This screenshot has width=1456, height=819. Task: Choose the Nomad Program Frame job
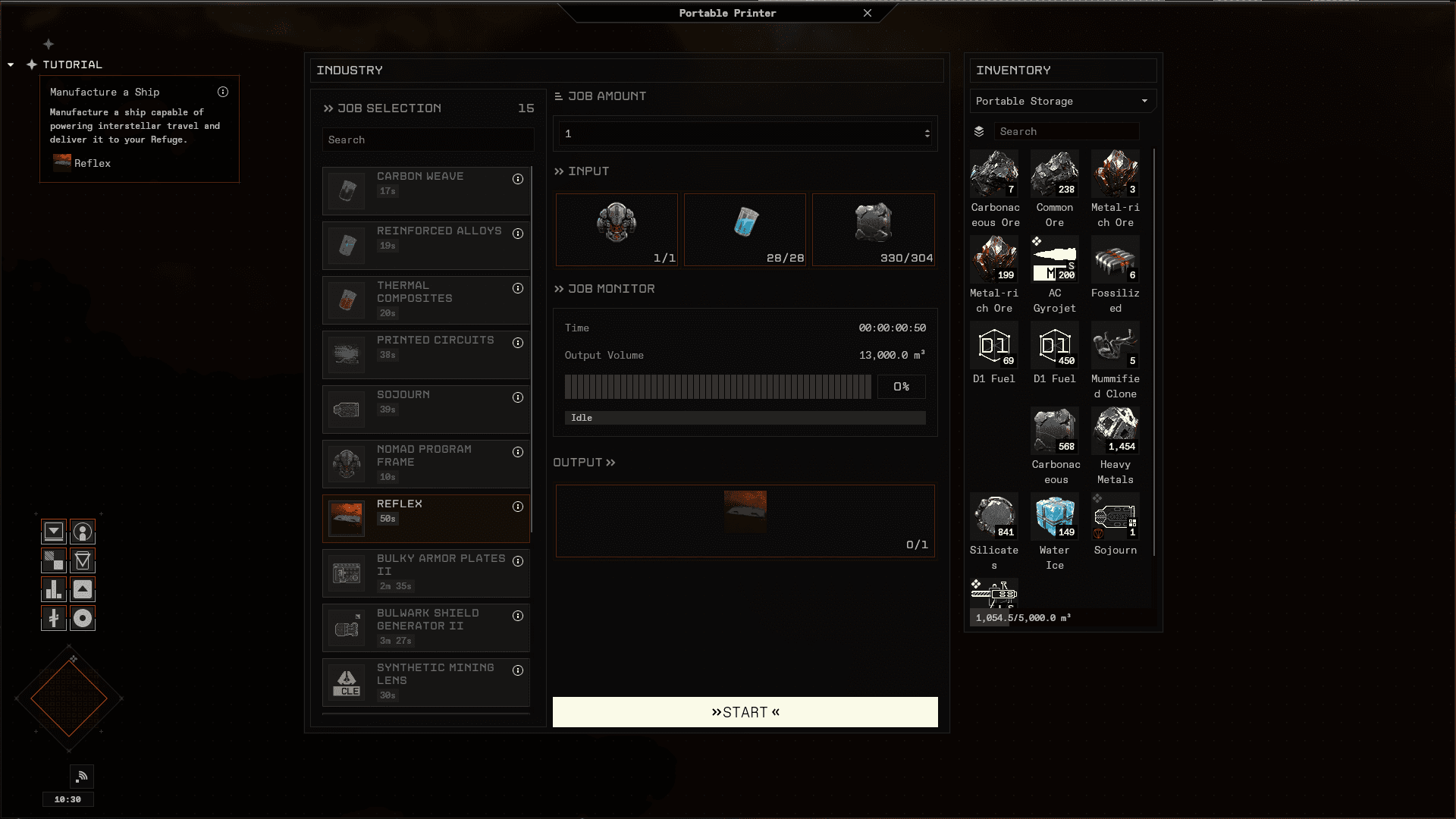425,463
